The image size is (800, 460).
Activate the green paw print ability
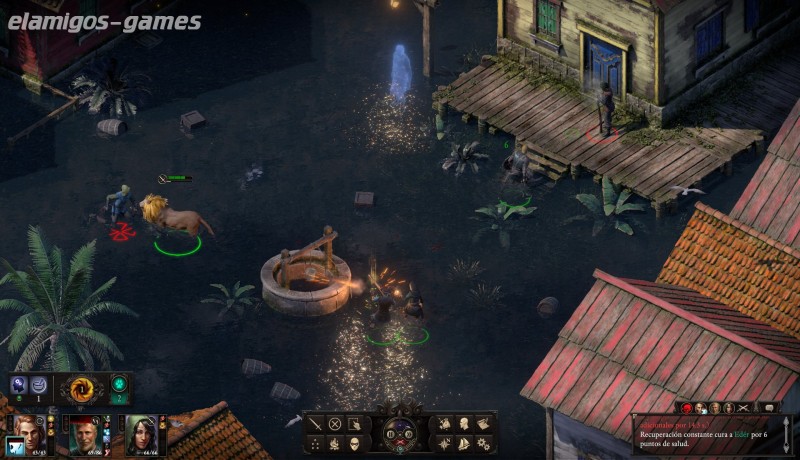coord(118,384)
